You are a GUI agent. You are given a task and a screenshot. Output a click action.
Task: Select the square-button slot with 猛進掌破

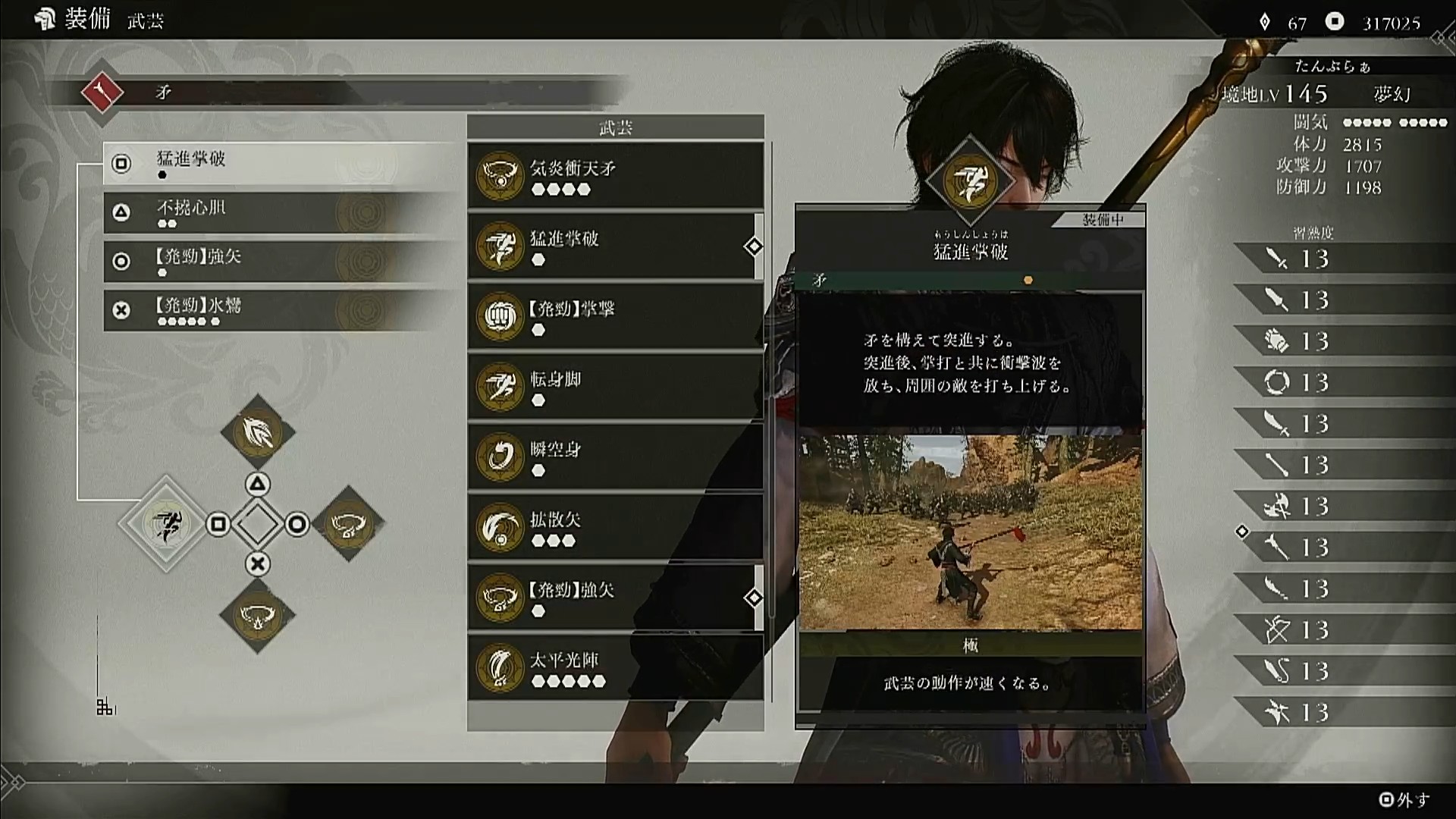pos(281,163)
